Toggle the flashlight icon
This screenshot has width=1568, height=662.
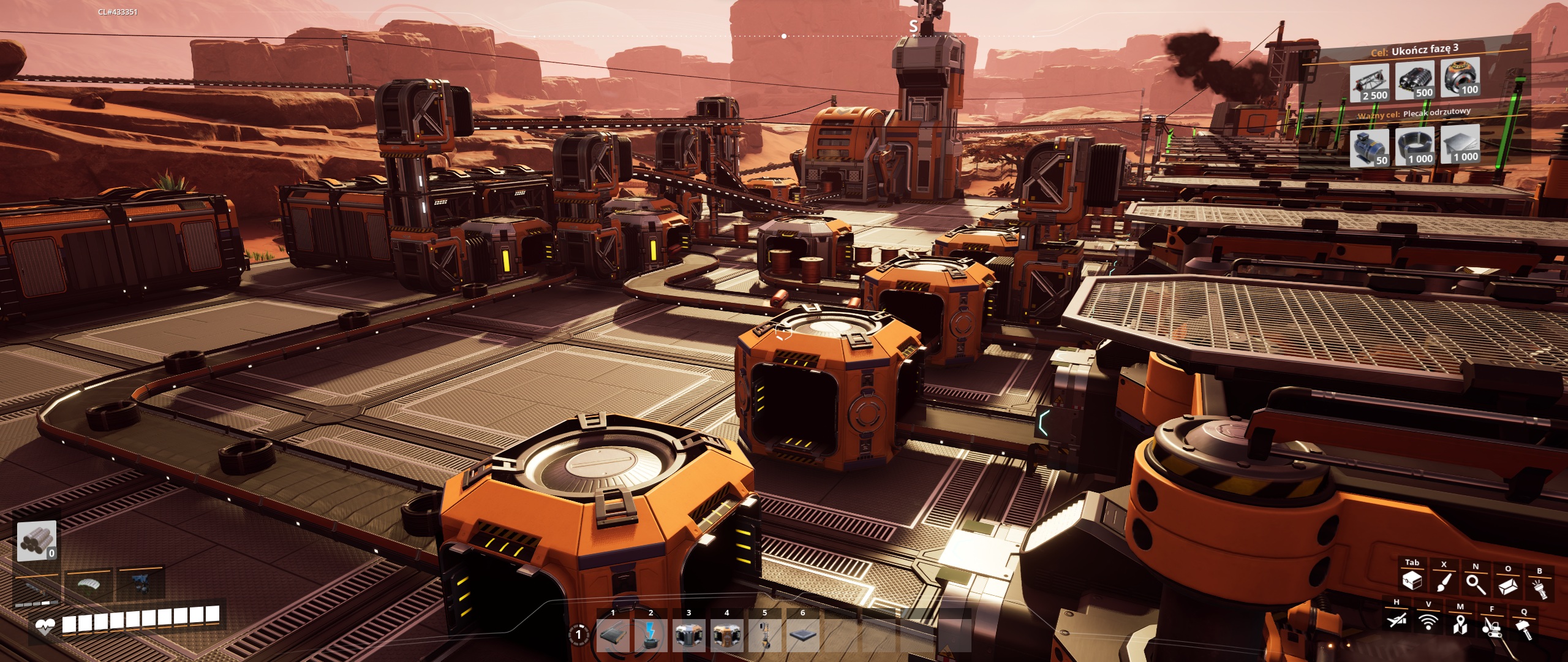(1539, 588)
